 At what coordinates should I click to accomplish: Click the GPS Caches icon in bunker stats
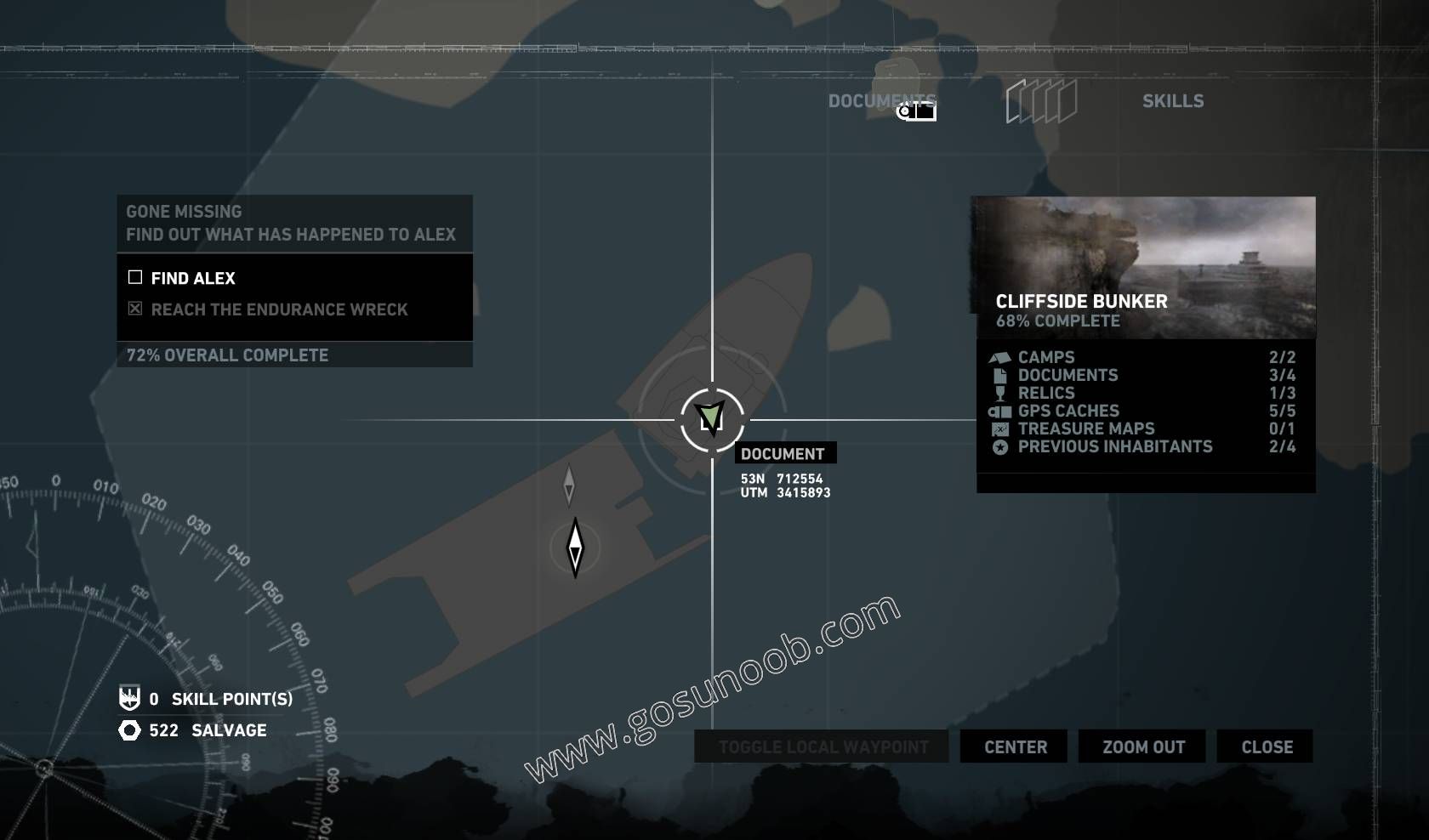(x=999, y=411)
